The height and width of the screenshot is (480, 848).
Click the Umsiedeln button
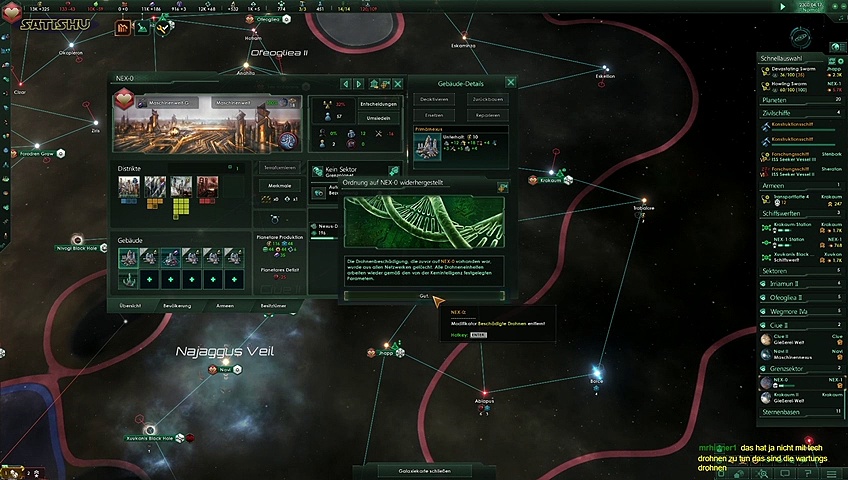click(x=379, y=118)
